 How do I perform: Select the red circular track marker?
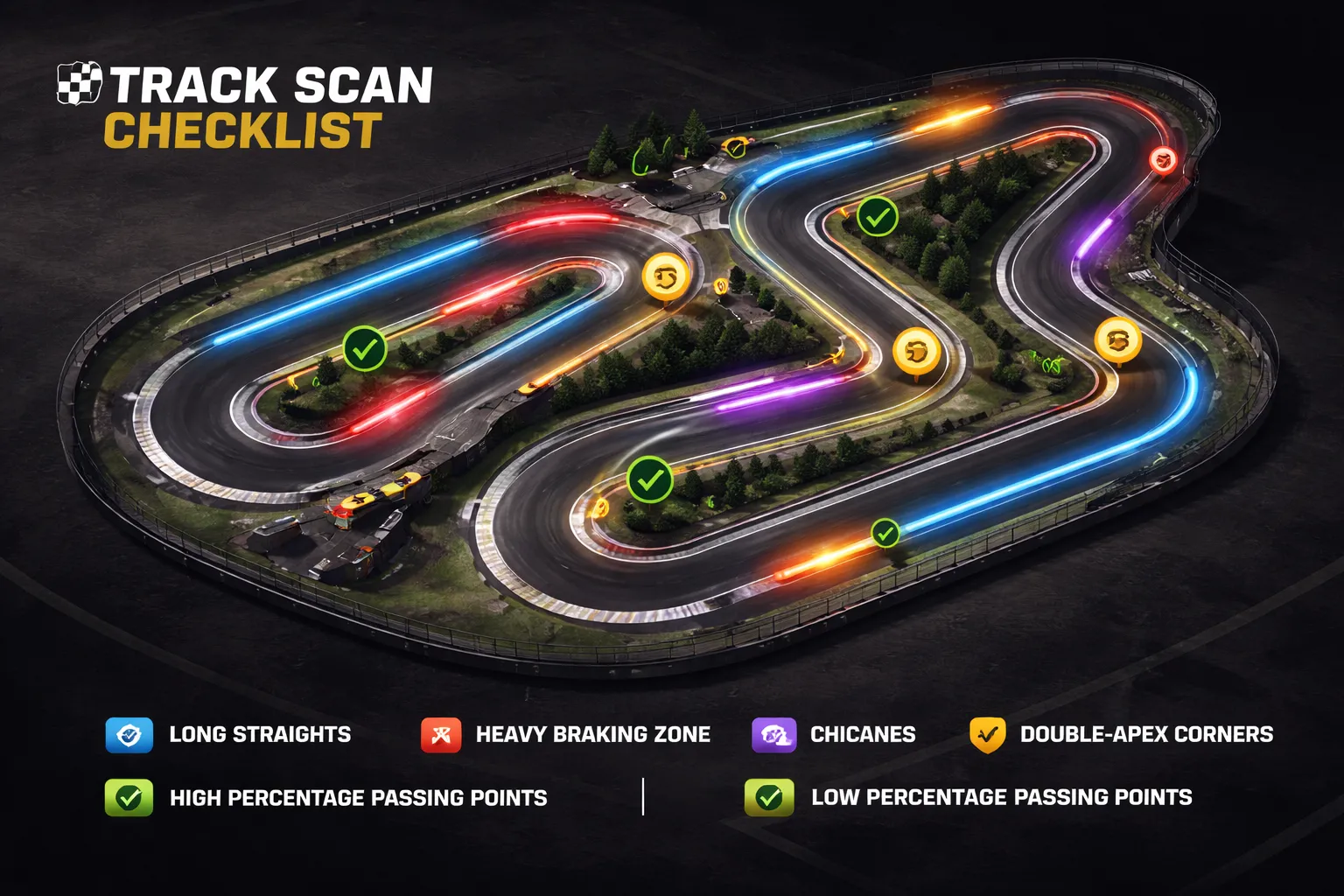click(1163, 159)
